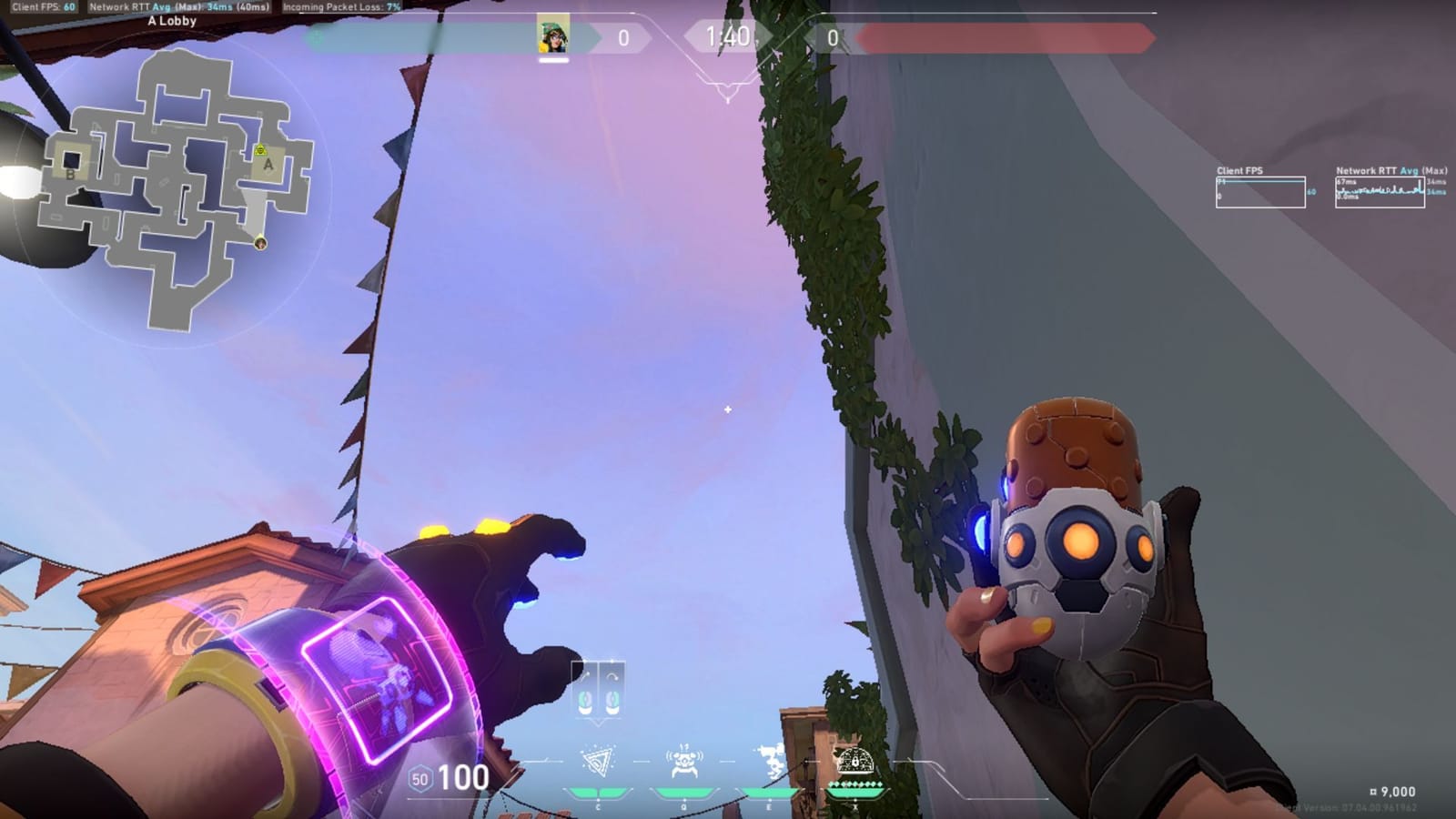Click the A site marker on the minimap
Screen dimensions: 1456x819
pos(267,164)
